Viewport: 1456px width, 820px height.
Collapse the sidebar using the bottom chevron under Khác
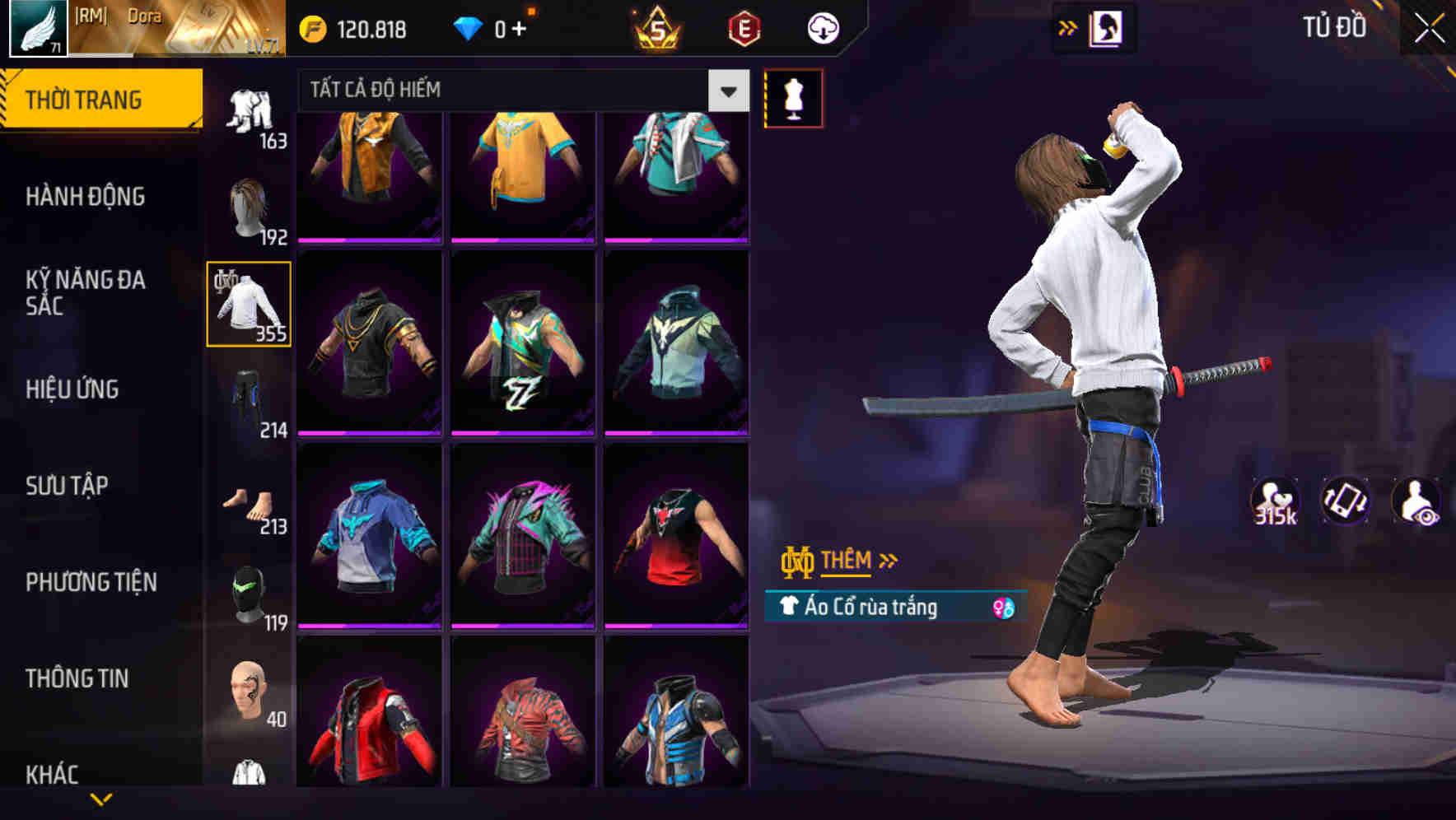click(x=101, y=799)
